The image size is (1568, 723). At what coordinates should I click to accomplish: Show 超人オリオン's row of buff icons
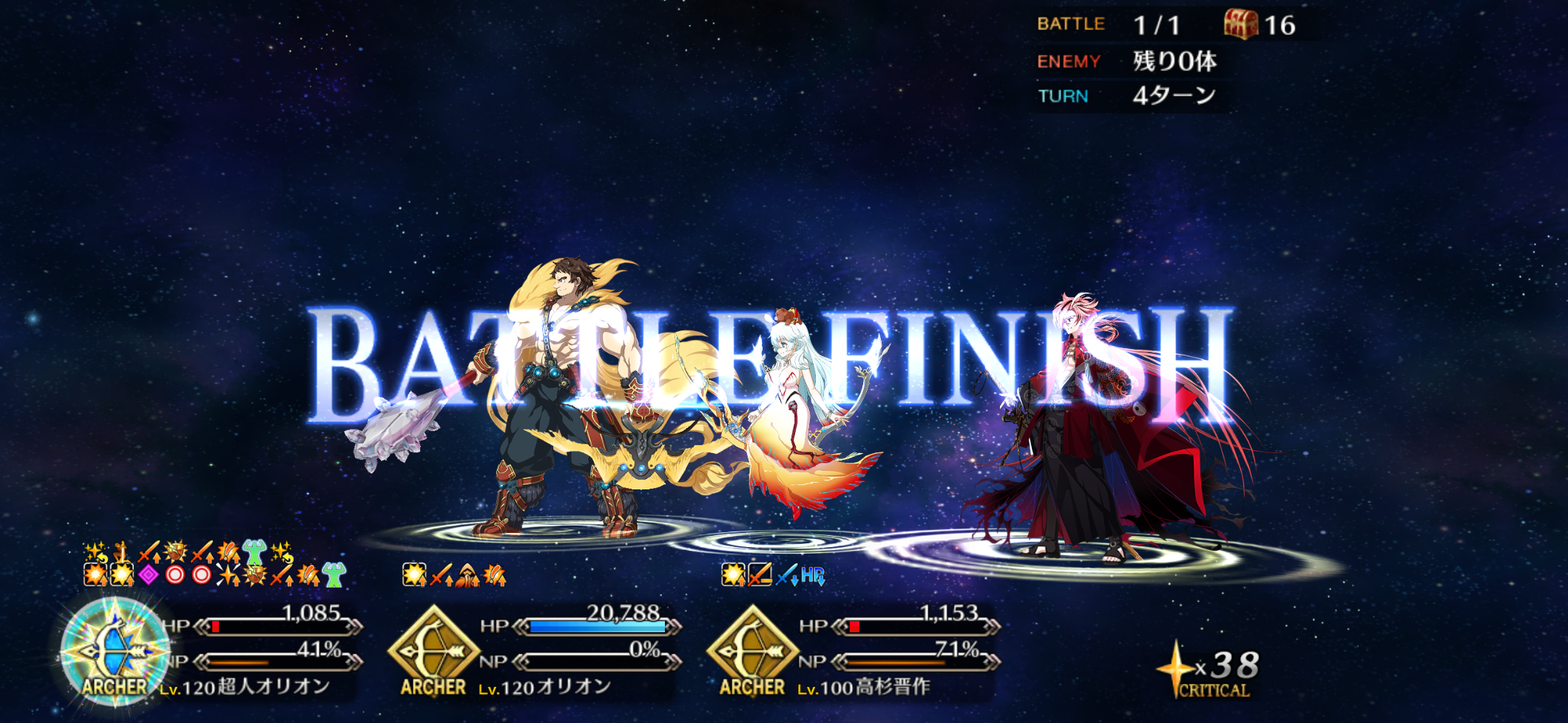point(214,564)
